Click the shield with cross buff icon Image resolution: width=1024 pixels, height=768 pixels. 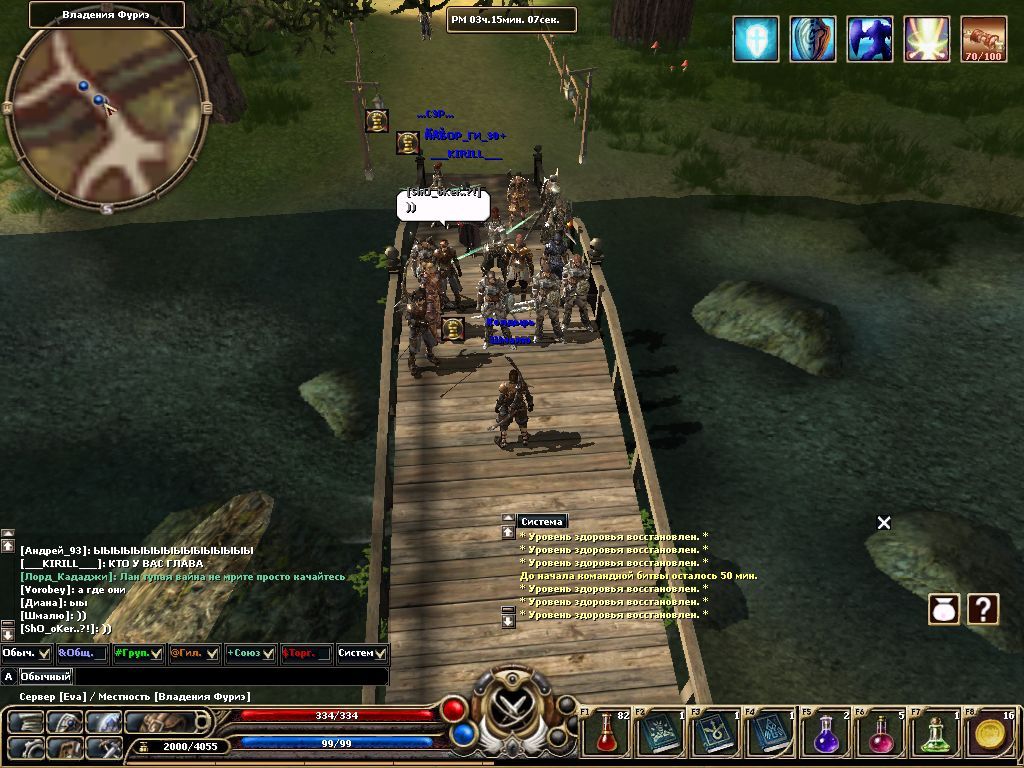click(755, 39)
